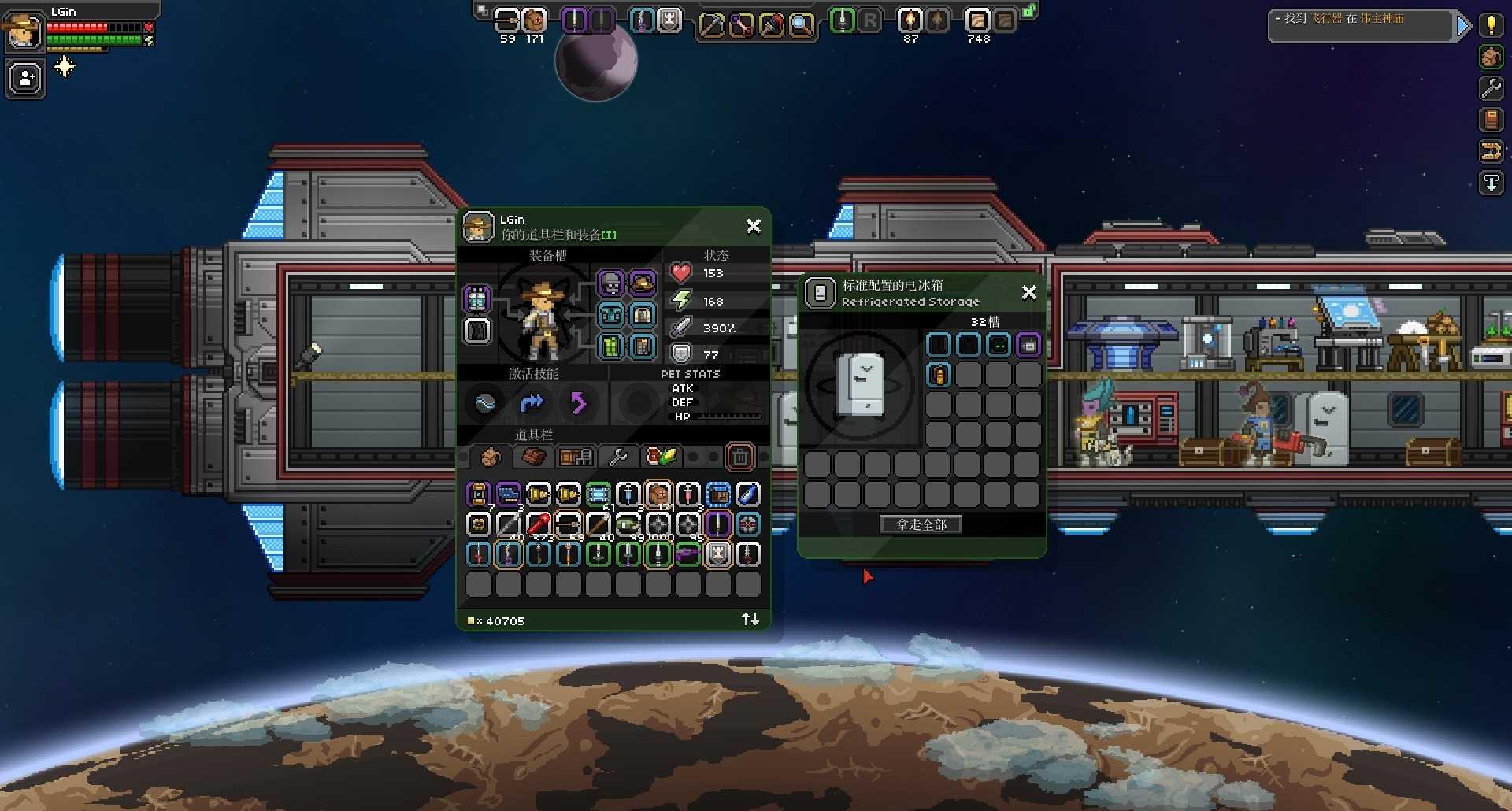This screenshot has width=1512, height=811.
Task: Switch to the wrench tools inventory tab
Action: (x=618, y=457)
